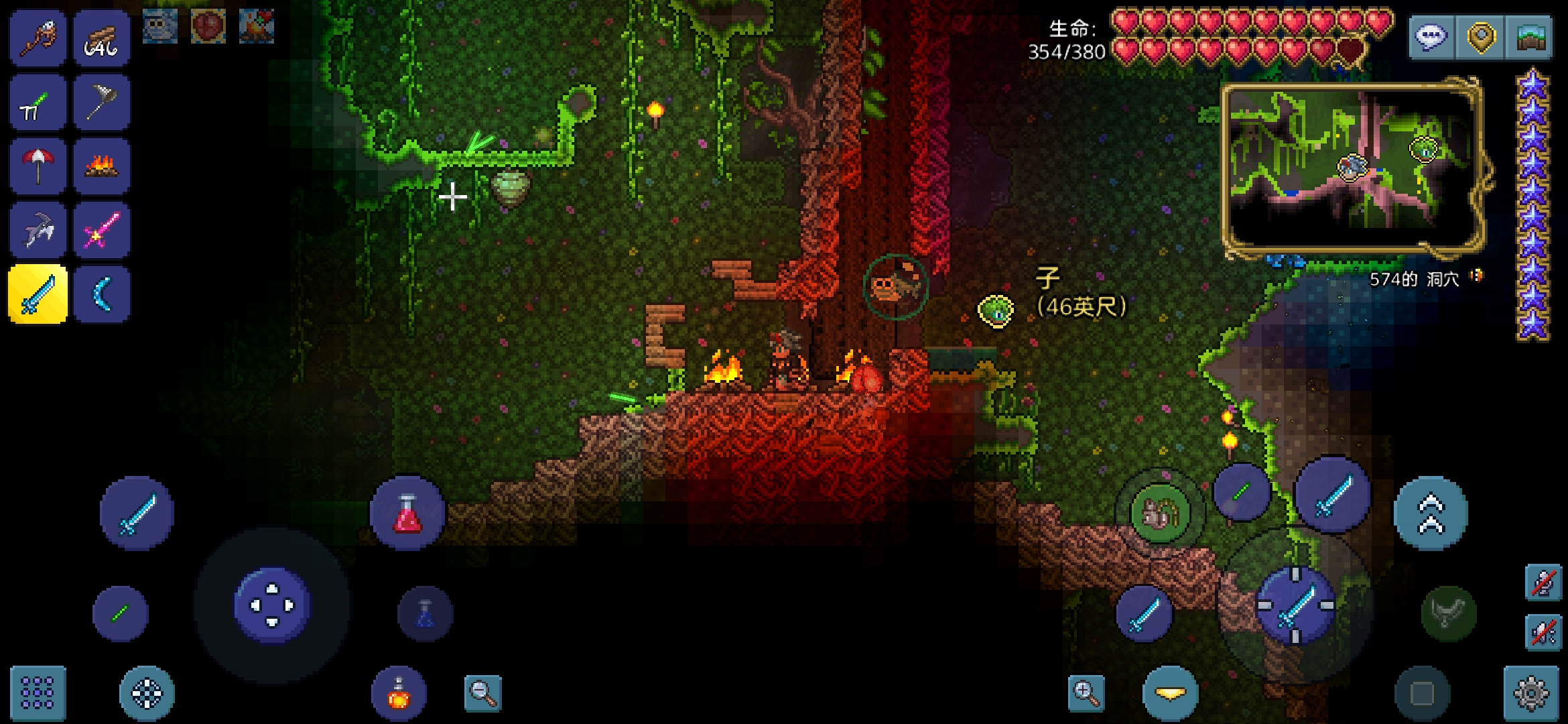This screenshot has width=1568, height=724.
Task: Zoom in with the plus magnifier
Action: [1086, 692]
